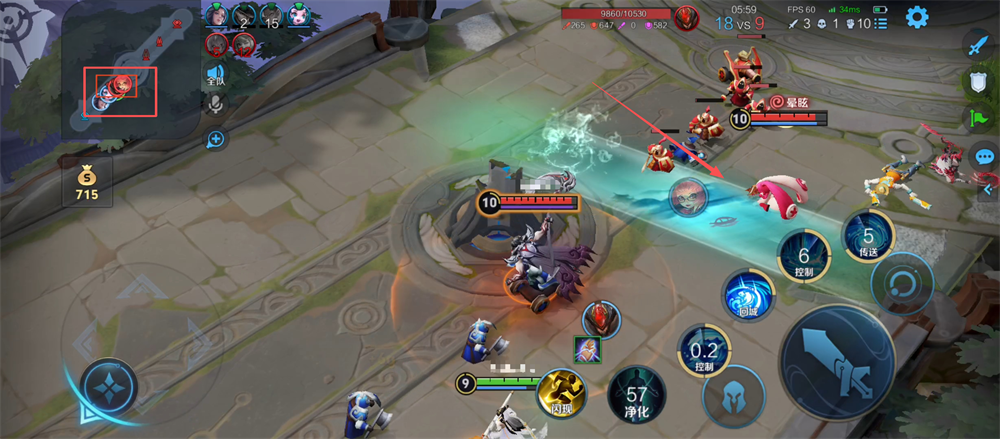Toggle the 全队 team voice speaker

pyautogui.click(x=214, y=75)
